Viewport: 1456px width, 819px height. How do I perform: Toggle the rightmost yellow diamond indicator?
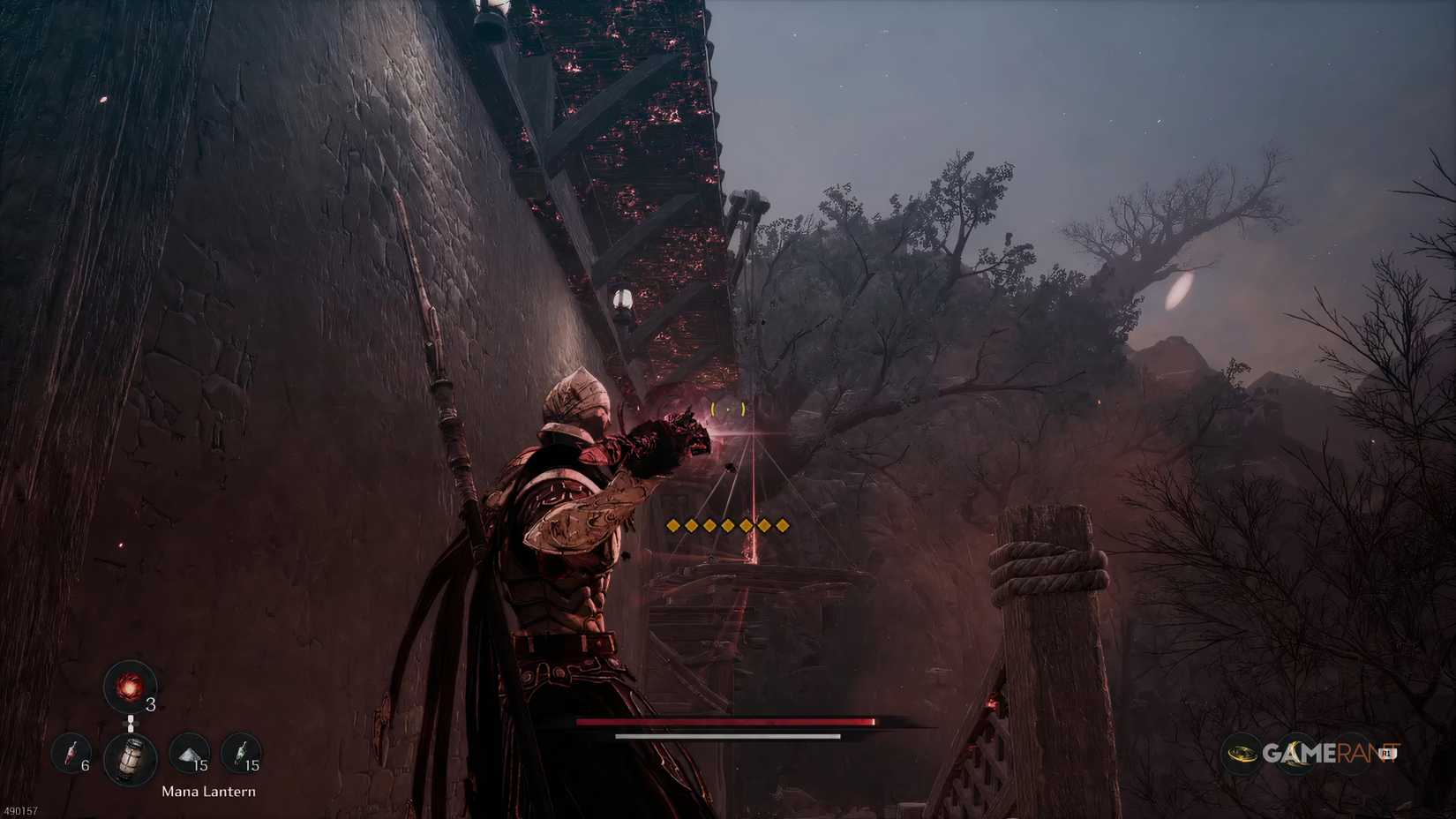pos(783,524)
